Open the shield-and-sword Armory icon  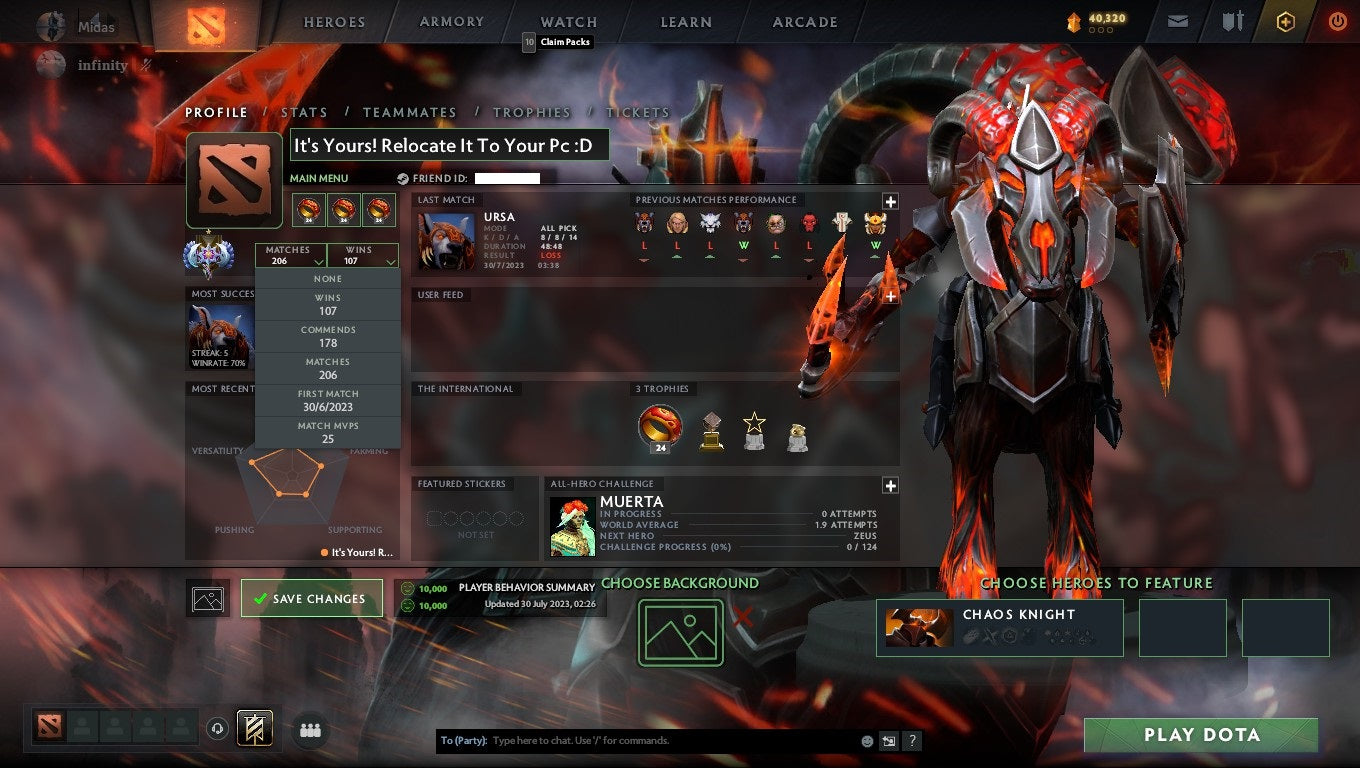1232,21
